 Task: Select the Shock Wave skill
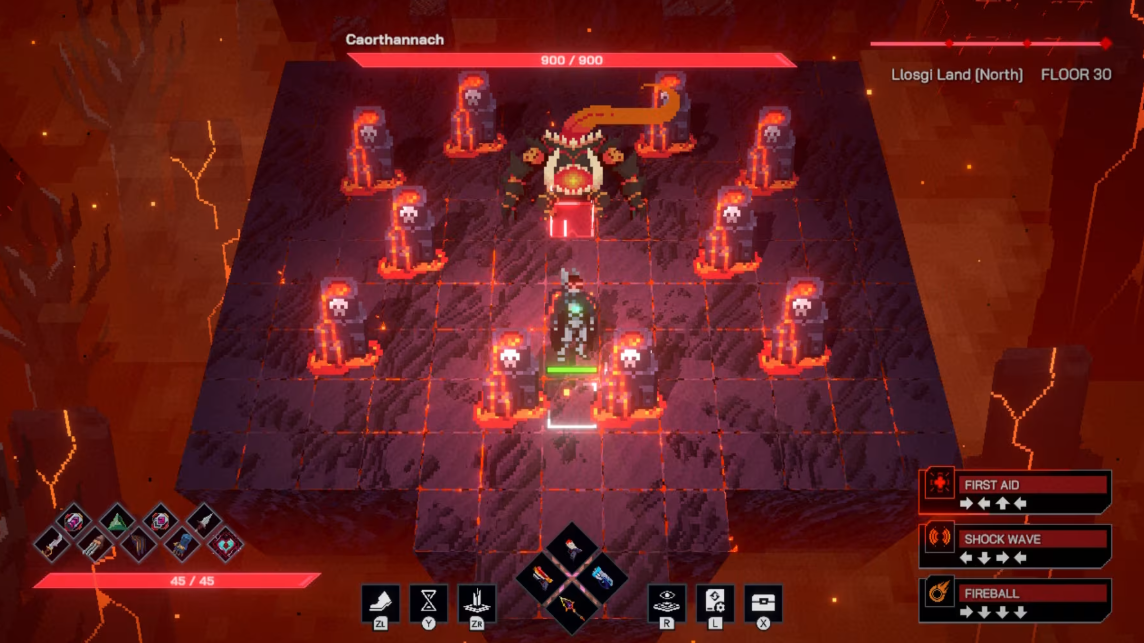[x=1015, y=546]
